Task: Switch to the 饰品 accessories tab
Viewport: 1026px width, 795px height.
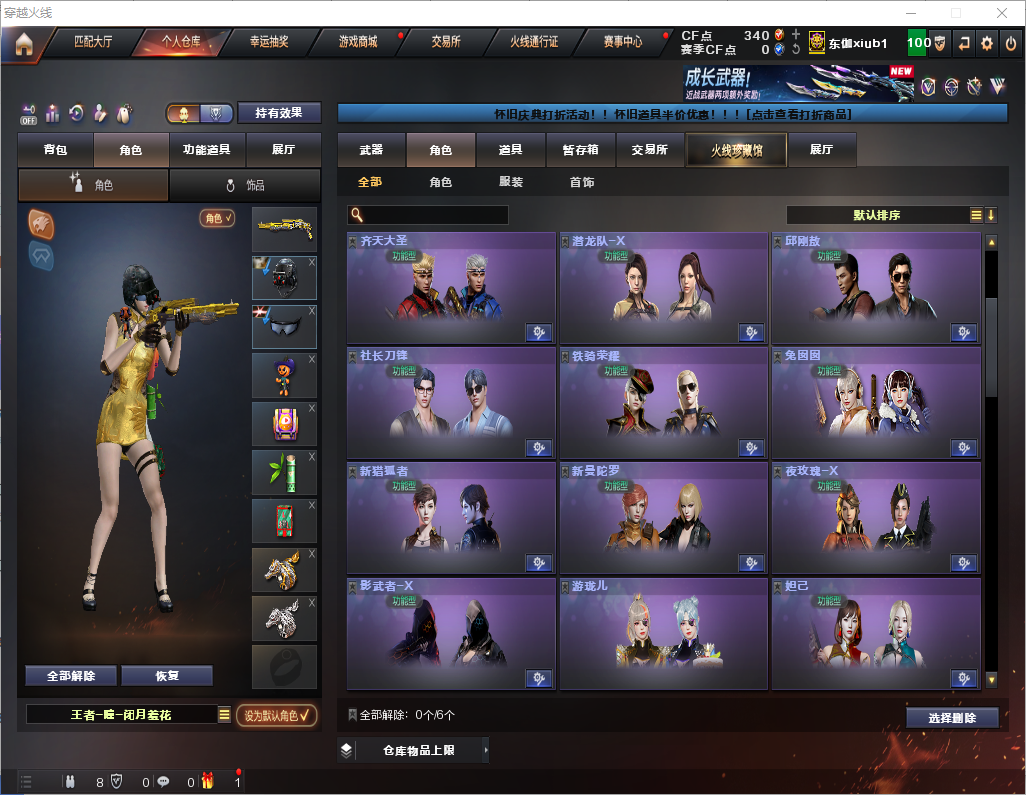Action: point(245,185)
